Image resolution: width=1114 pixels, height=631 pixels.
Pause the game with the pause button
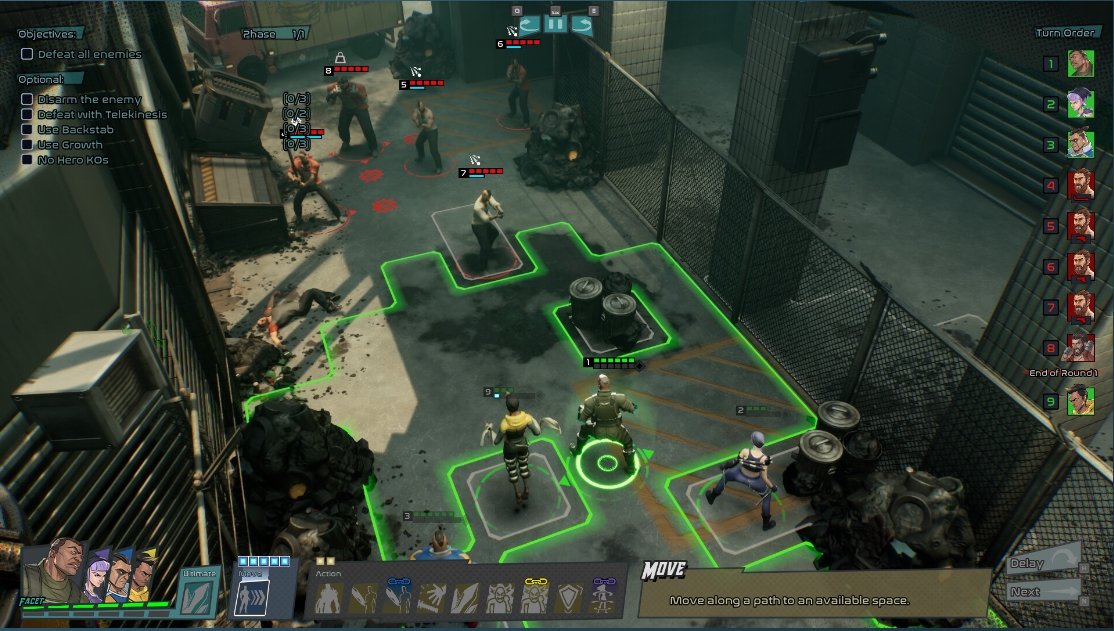coord(556,25)
